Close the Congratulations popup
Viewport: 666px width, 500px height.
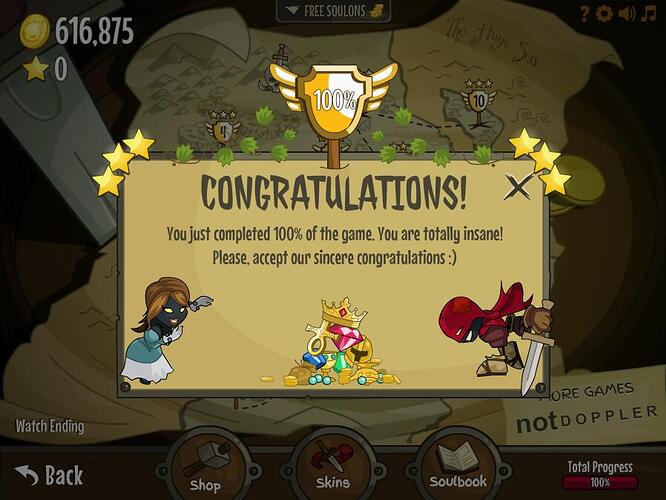518,185
